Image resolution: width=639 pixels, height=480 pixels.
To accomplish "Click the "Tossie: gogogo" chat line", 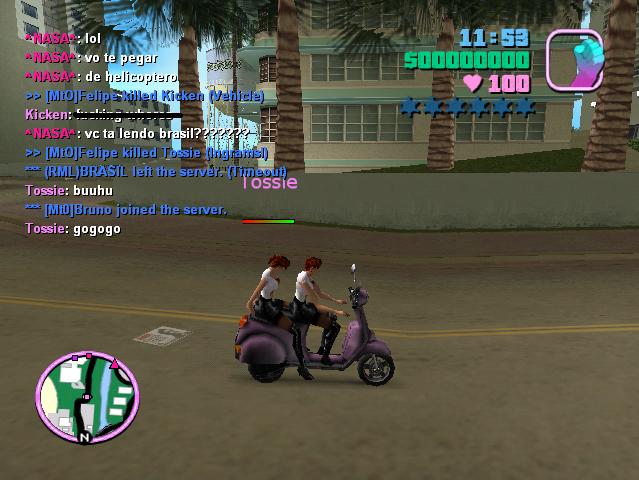I will point(73,229).
